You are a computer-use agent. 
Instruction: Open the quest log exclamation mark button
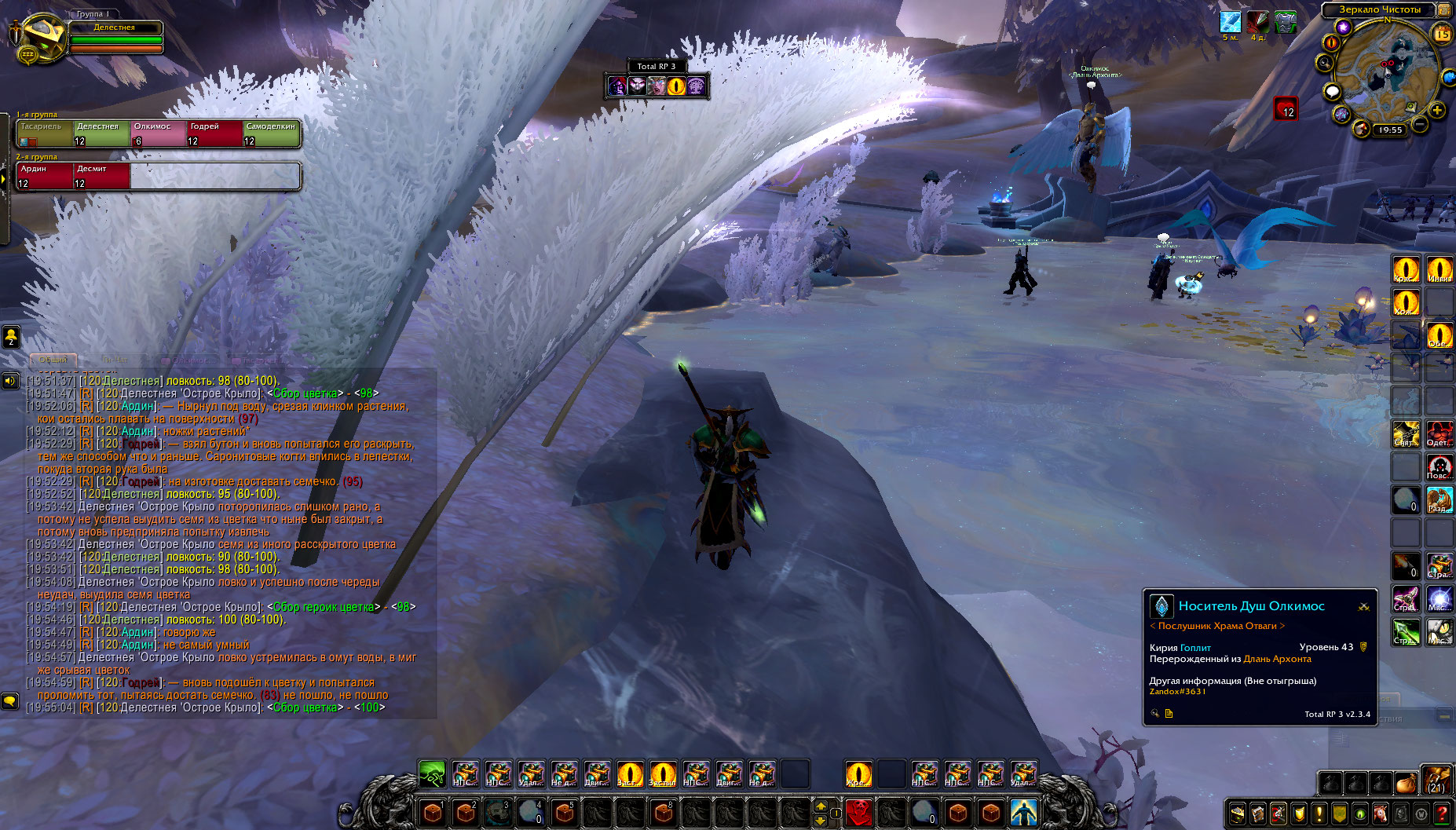(x=1319, y=814)
